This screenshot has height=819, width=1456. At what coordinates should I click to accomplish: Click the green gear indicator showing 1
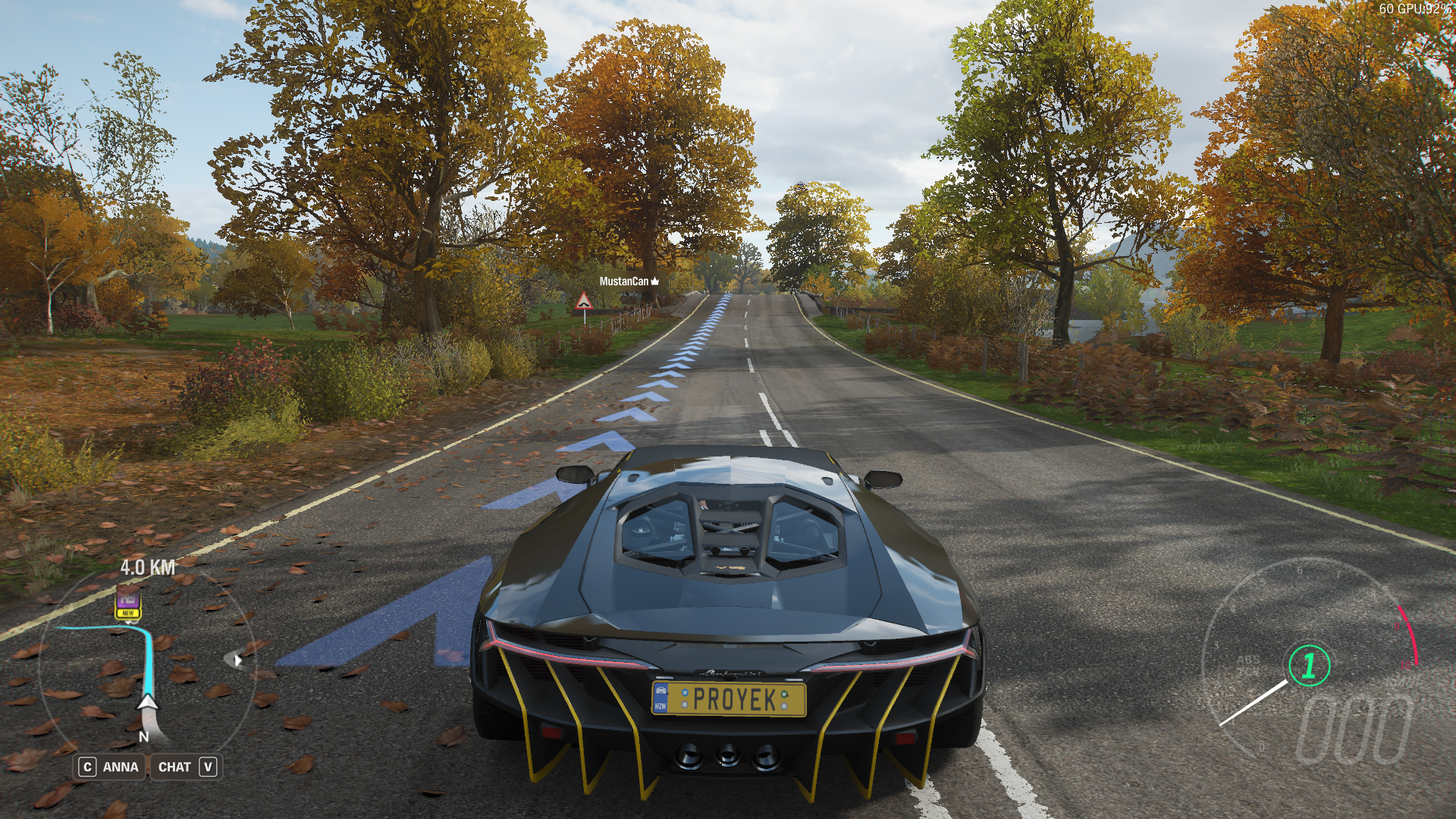point(1309,665)
